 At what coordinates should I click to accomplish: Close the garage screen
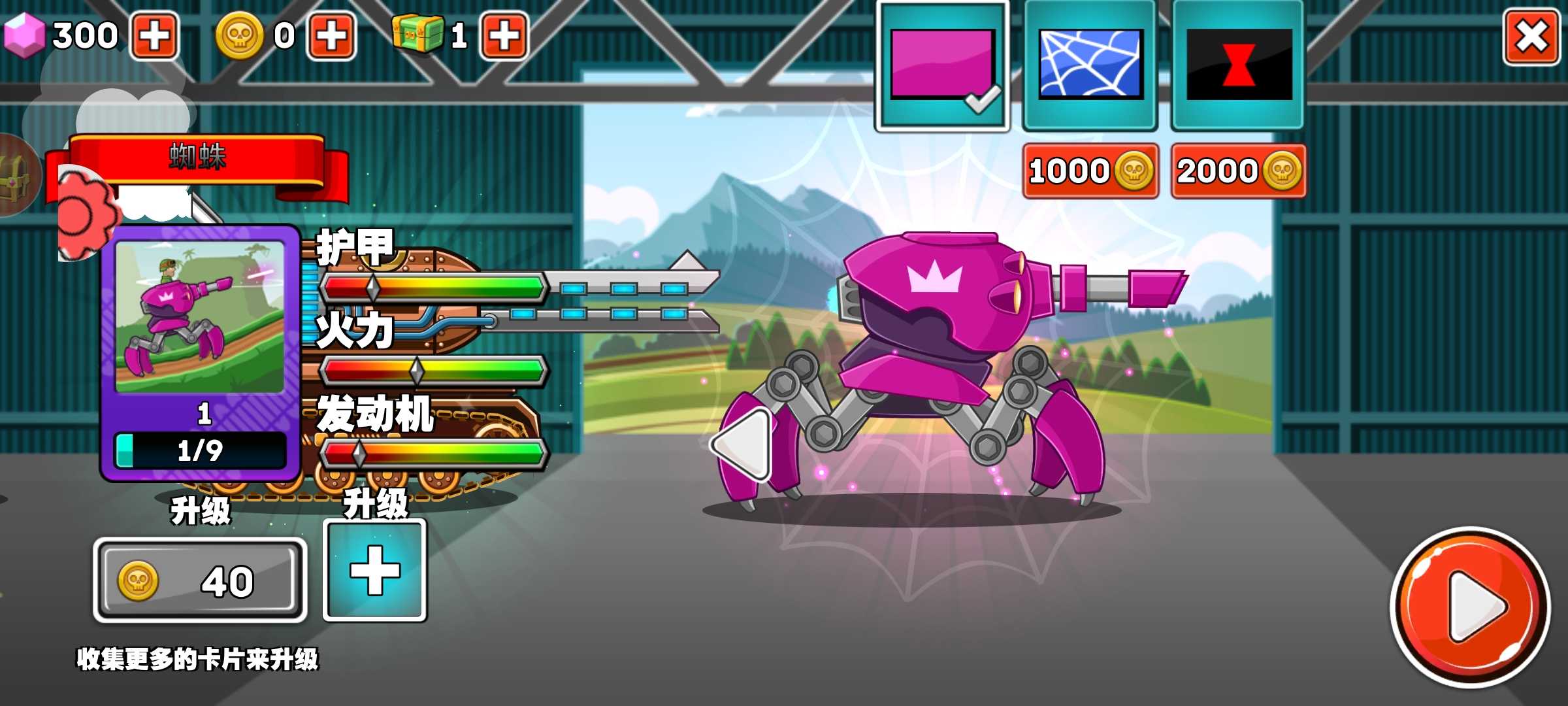coord(1531,37)
